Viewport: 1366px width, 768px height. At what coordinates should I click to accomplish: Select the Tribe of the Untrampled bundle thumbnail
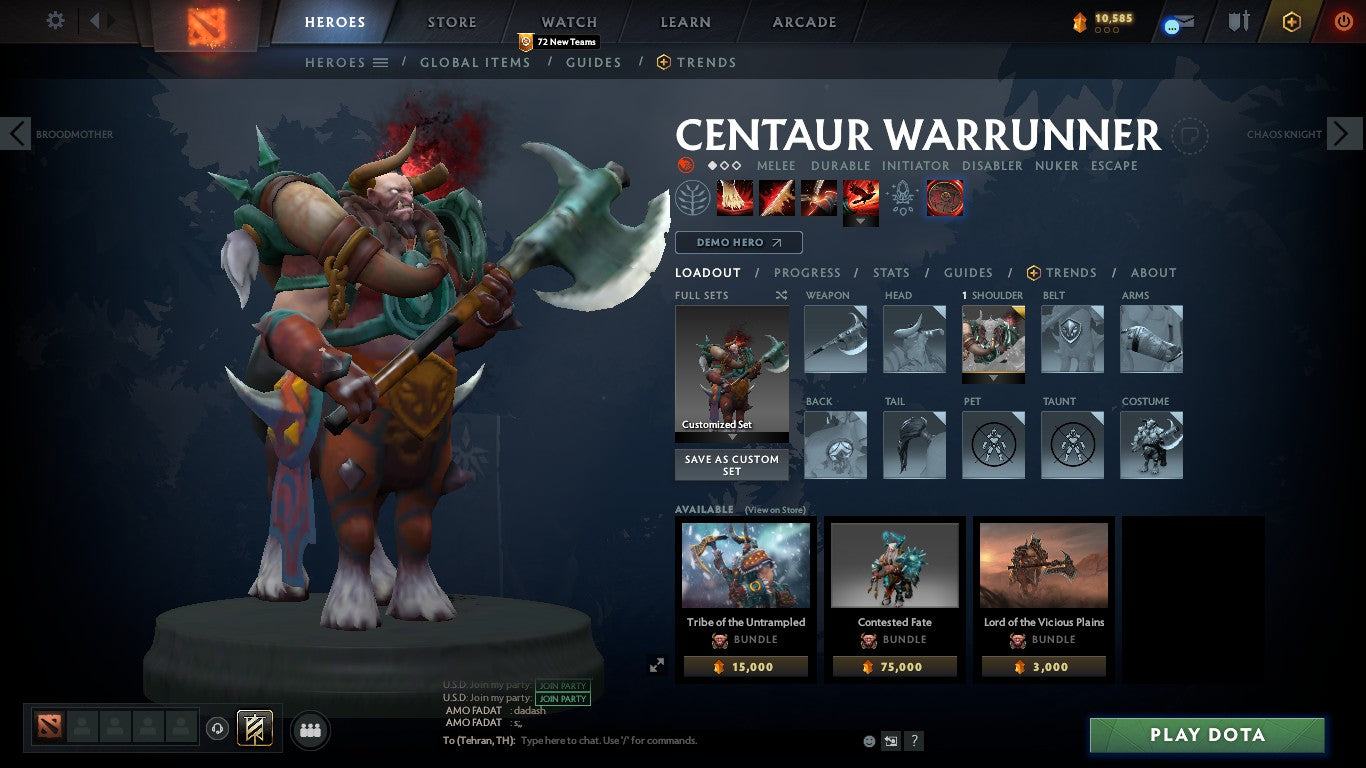(x=745, y=565)
